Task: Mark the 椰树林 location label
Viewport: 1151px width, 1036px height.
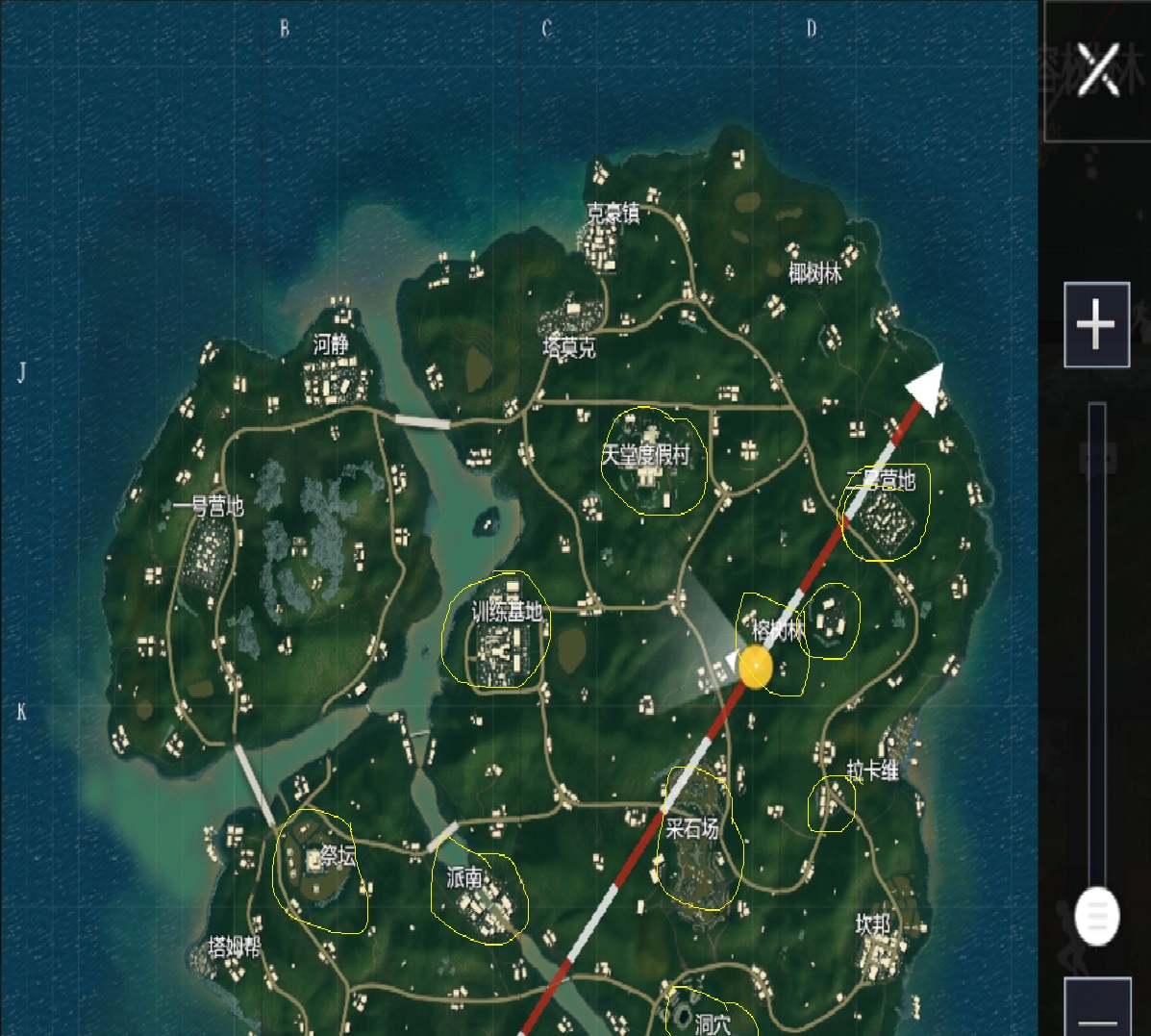Action: [x=814, y=273]
